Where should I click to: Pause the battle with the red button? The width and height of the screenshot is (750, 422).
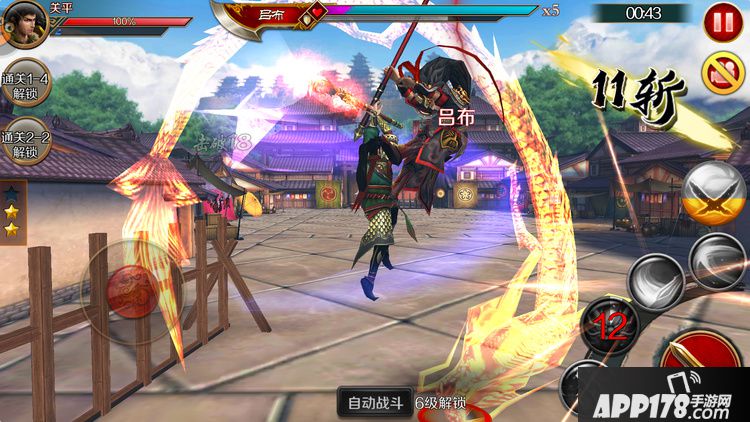pos(723,22)
